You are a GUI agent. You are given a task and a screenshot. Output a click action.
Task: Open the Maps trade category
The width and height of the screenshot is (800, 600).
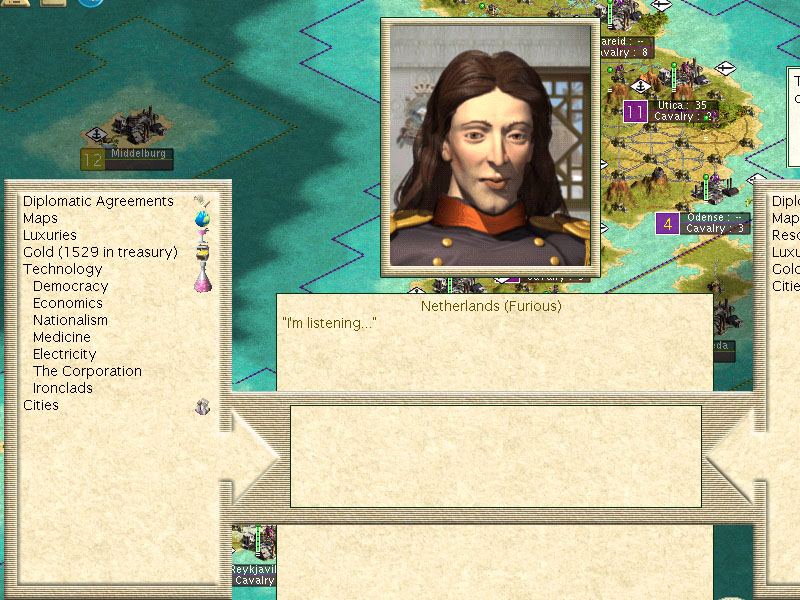click(x=41, y=218)
